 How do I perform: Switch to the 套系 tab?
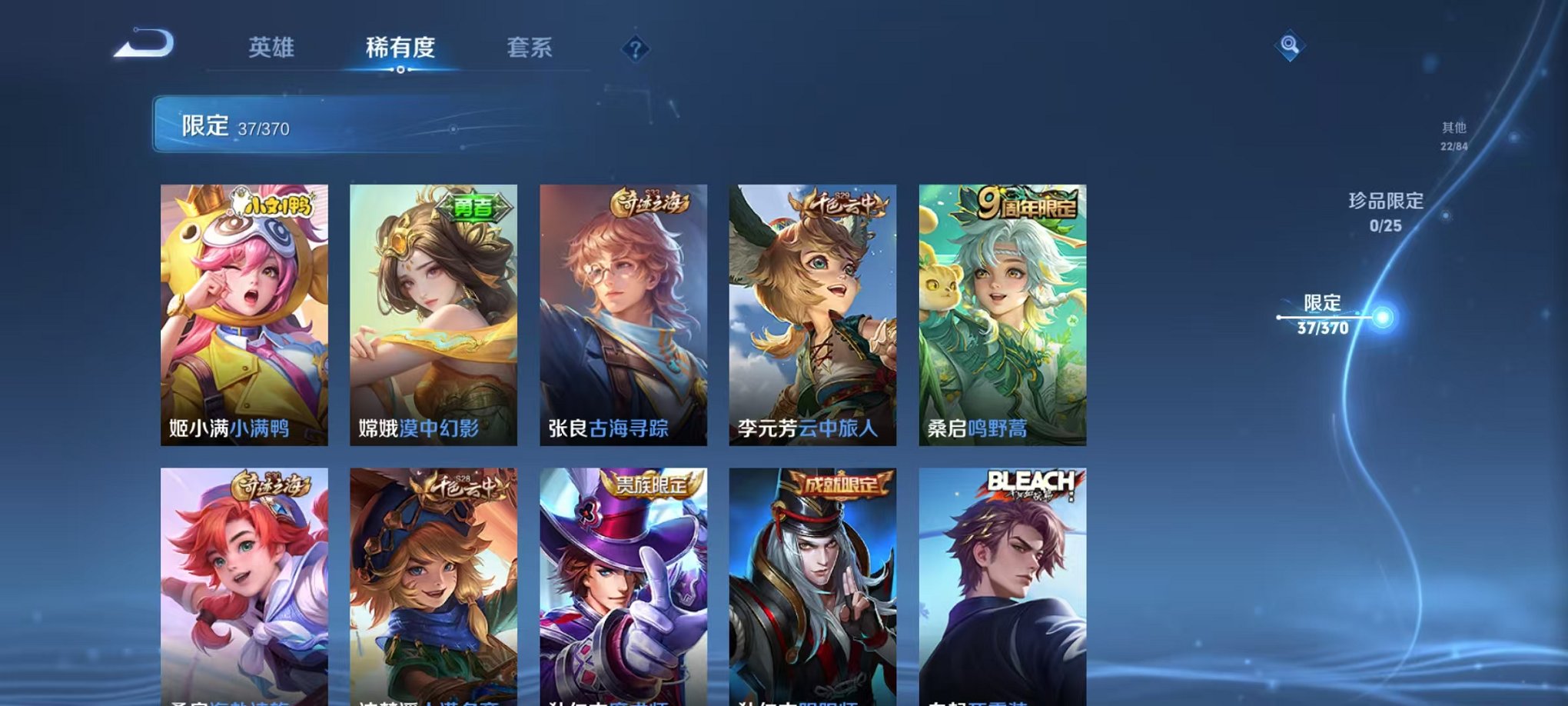[530, 48]
